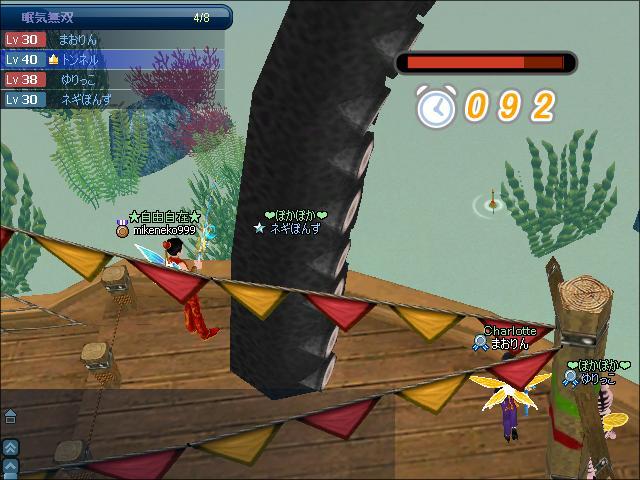The width and height of the screenshot is (640, 480).
Task: Click the double up-arrow chat button
Action: click(10, 448)
